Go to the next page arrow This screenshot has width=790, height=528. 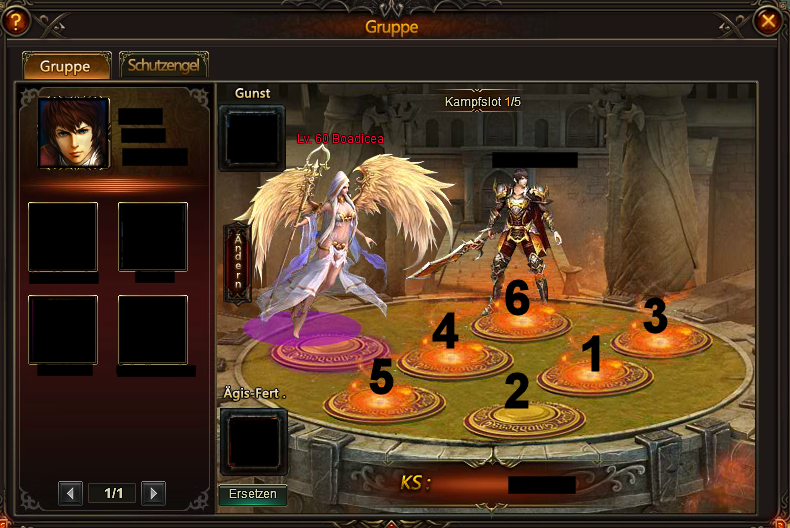(x=153, y=493)
